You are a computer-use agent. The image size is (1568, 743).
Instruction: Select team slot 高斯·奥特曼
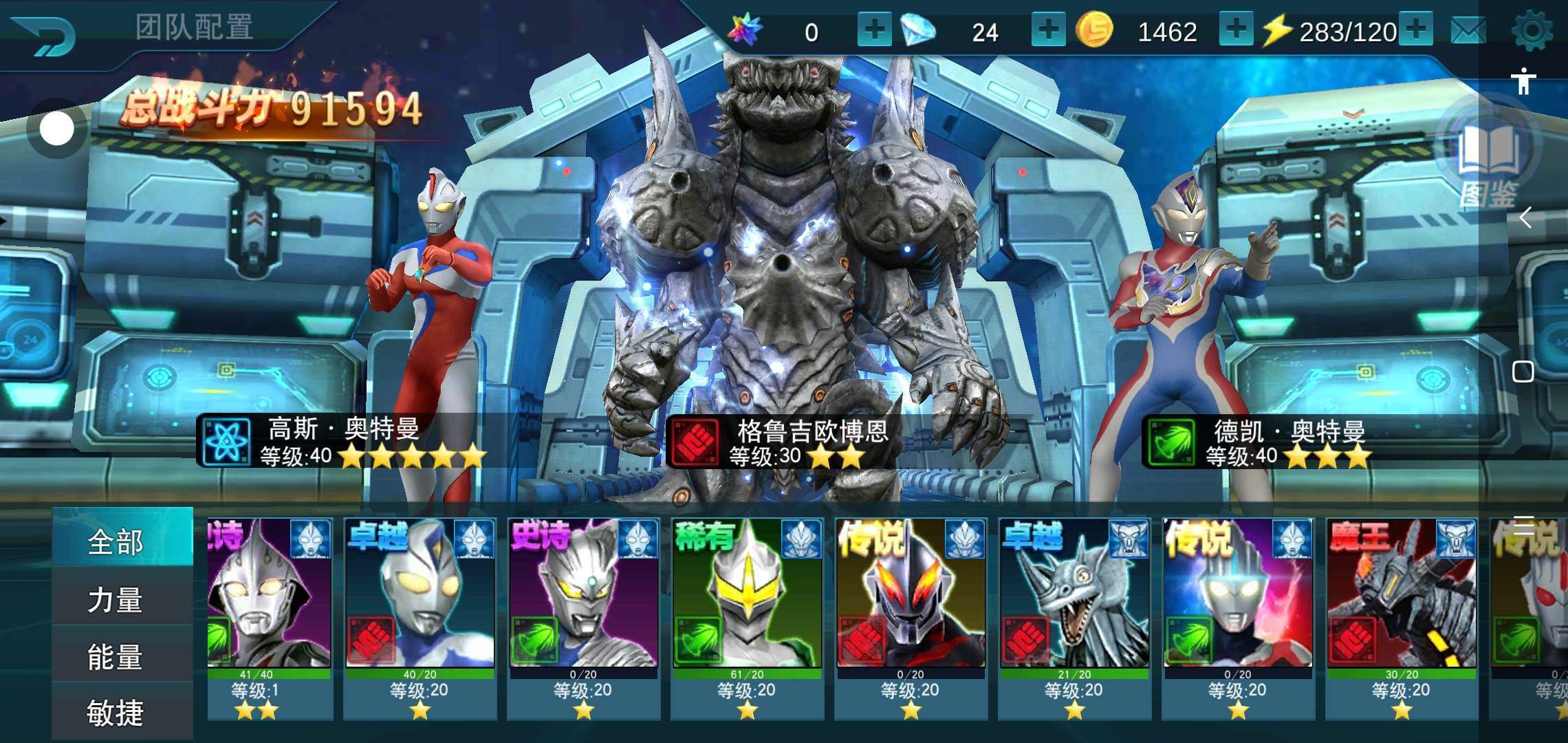pos(344,442)
